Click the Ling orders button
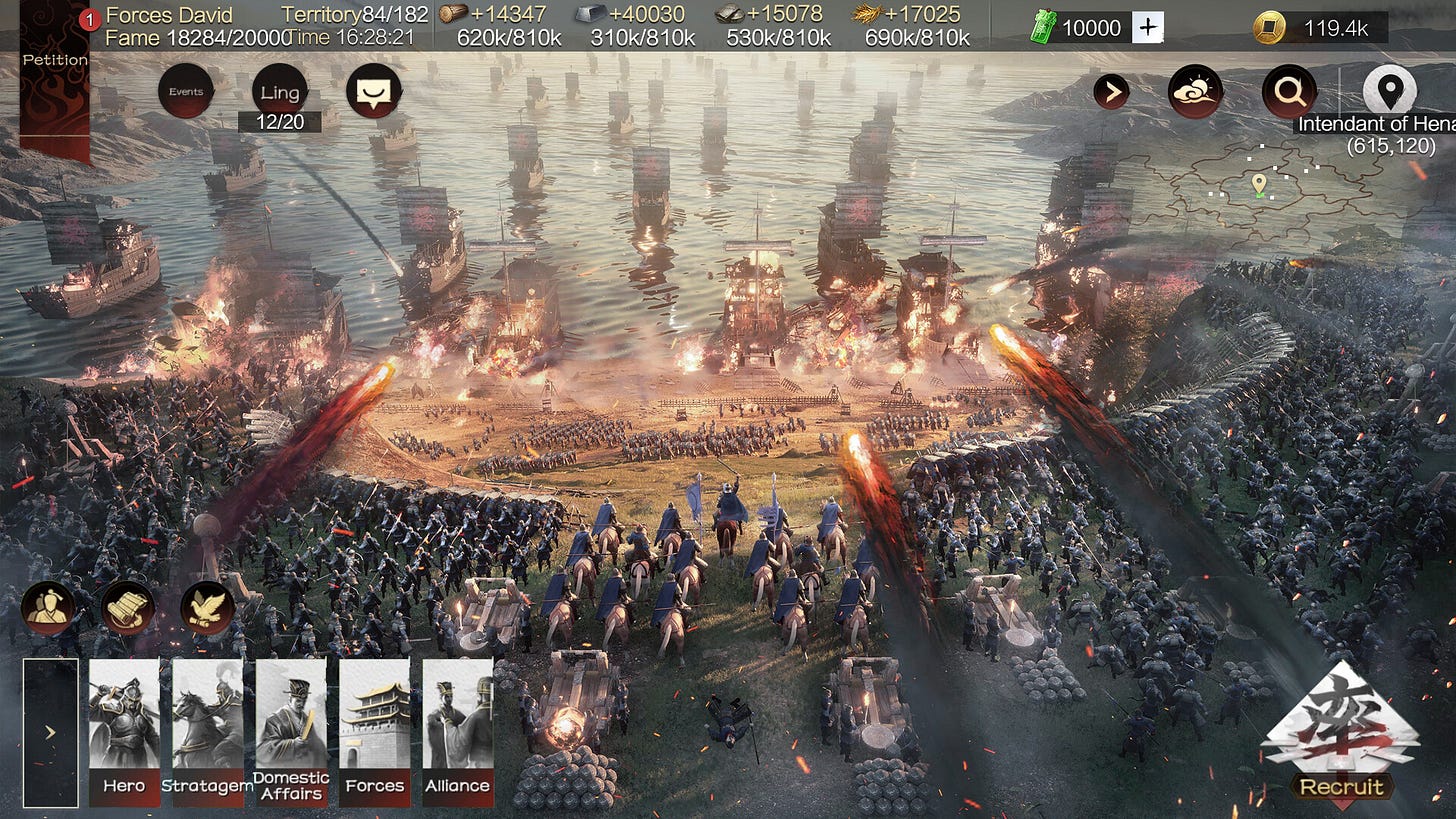This screenshot has width=1456, height=819. [x=280, y=93]
